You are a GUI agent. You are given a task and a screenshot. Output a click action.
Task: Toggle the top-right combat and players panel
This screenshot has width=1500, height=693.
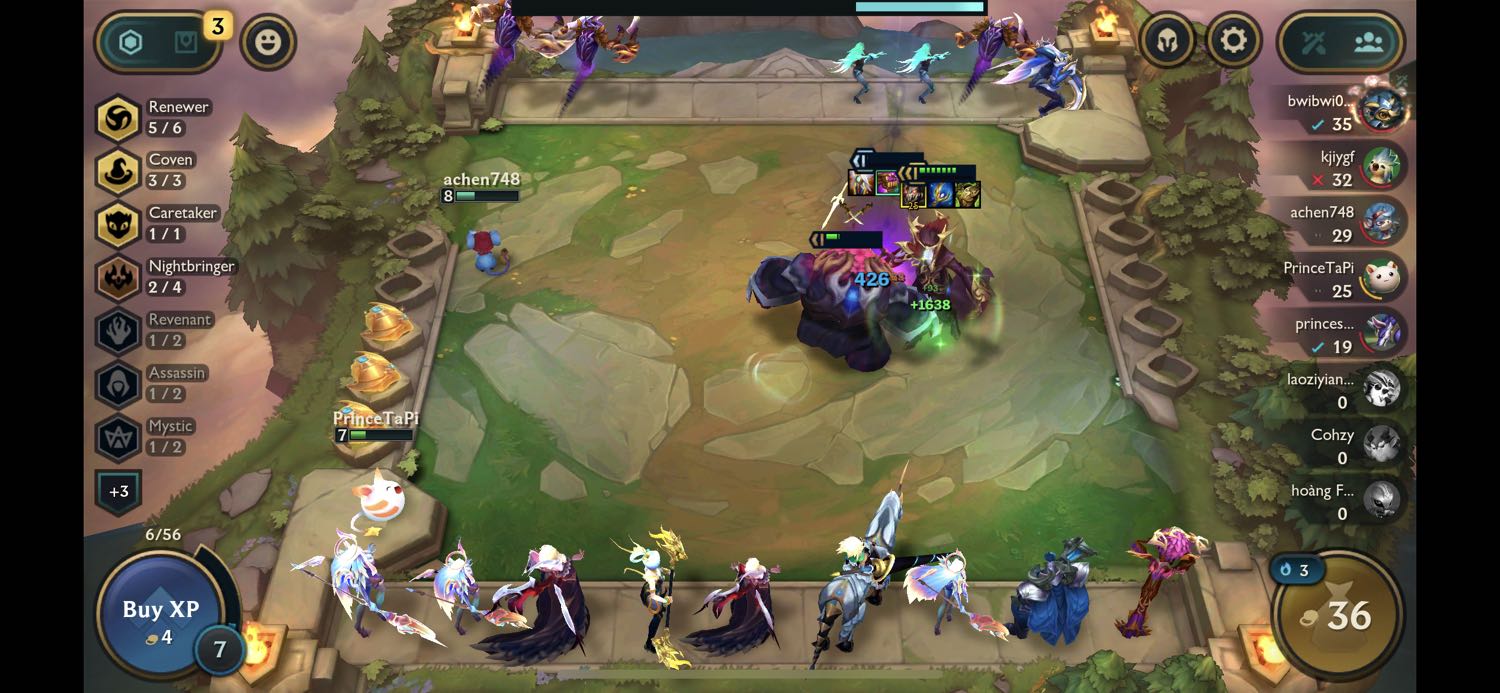[x=1340, y=42]
